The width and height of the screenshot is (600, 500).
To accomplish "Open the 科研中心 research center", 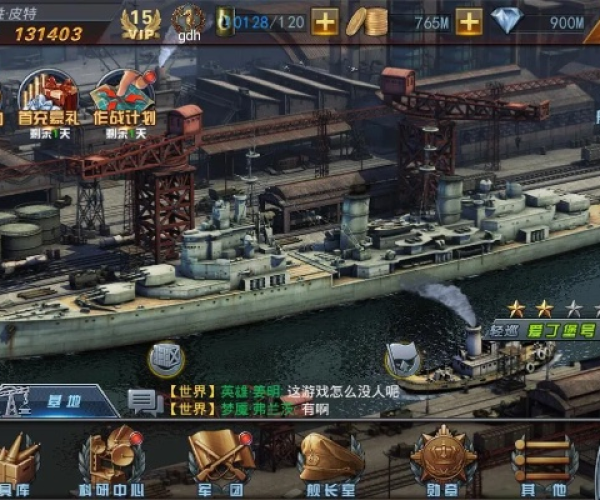I will point(112,462).
